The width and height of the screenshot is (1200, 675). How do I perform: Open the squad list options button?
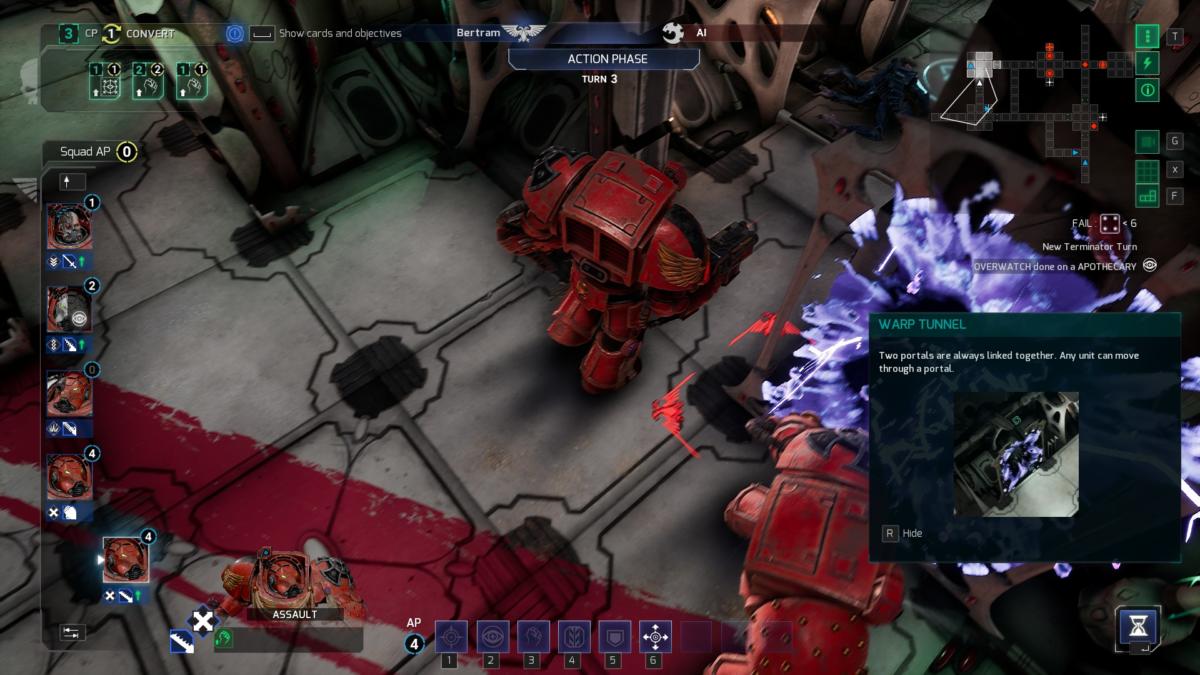(x=73, y=632)
